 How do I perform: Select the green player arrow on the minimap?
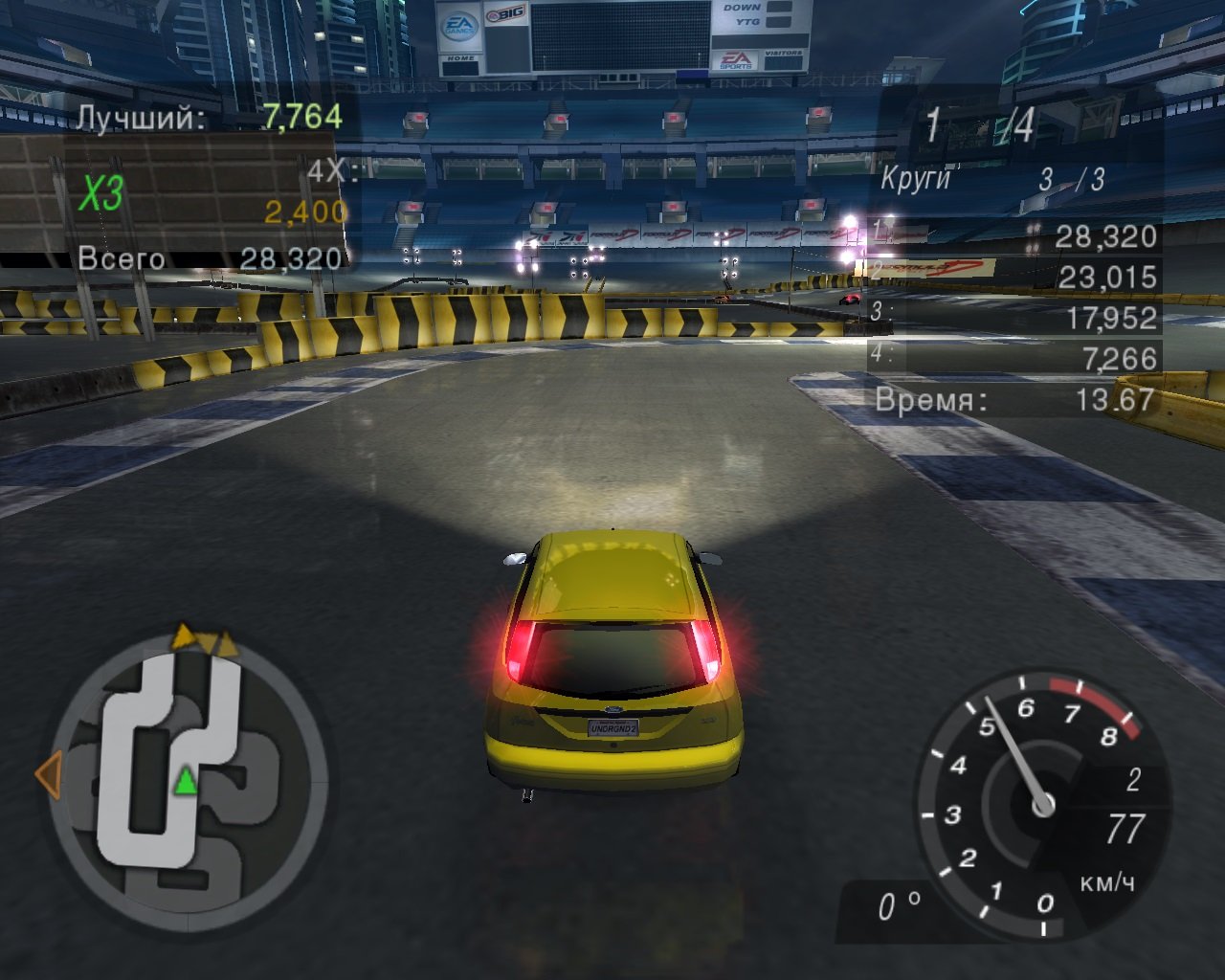[x=185, y=783]
